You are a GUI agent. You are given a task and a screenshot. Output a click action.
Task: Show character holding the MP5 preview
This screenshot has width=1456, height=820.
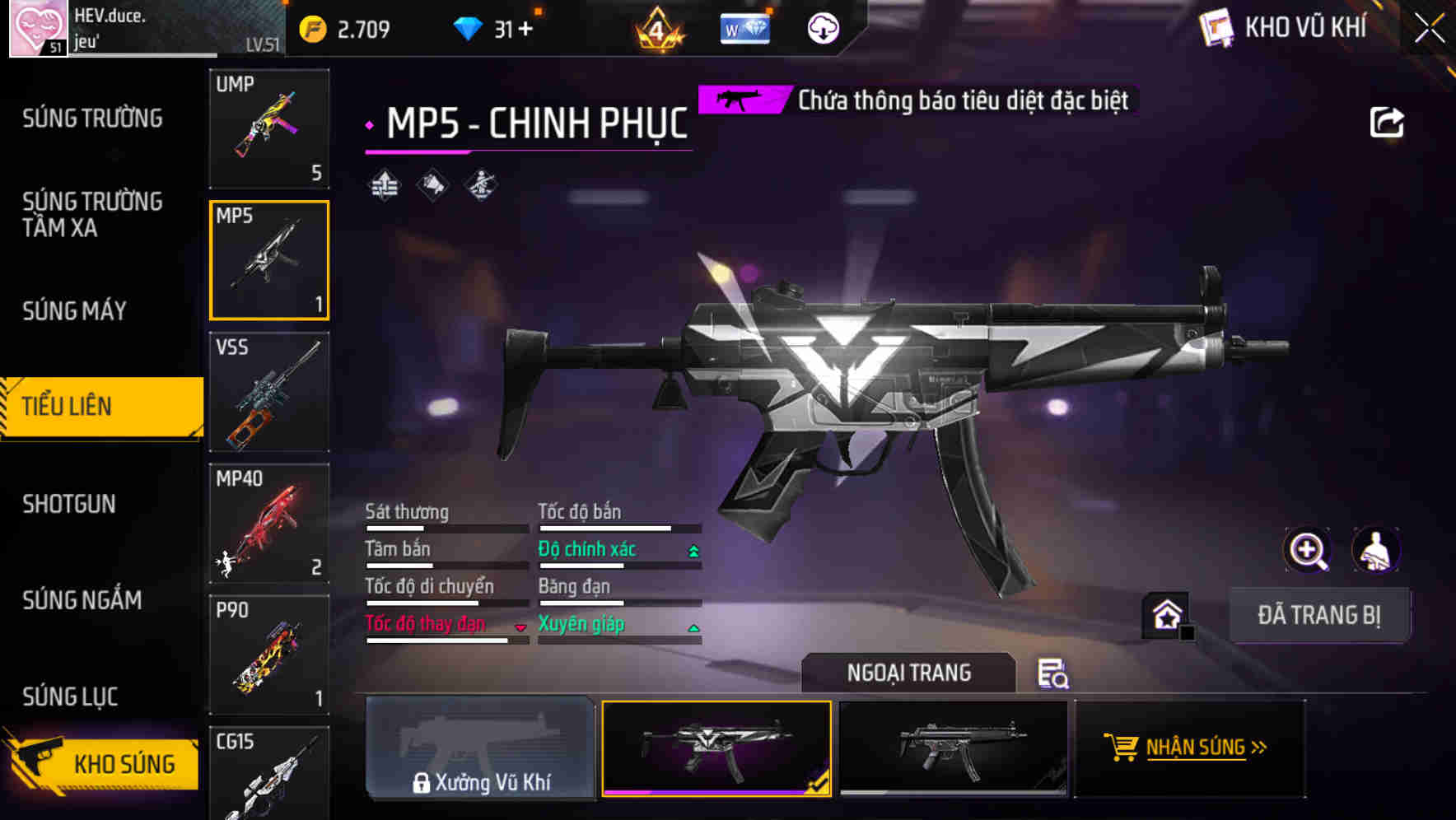1376,550
